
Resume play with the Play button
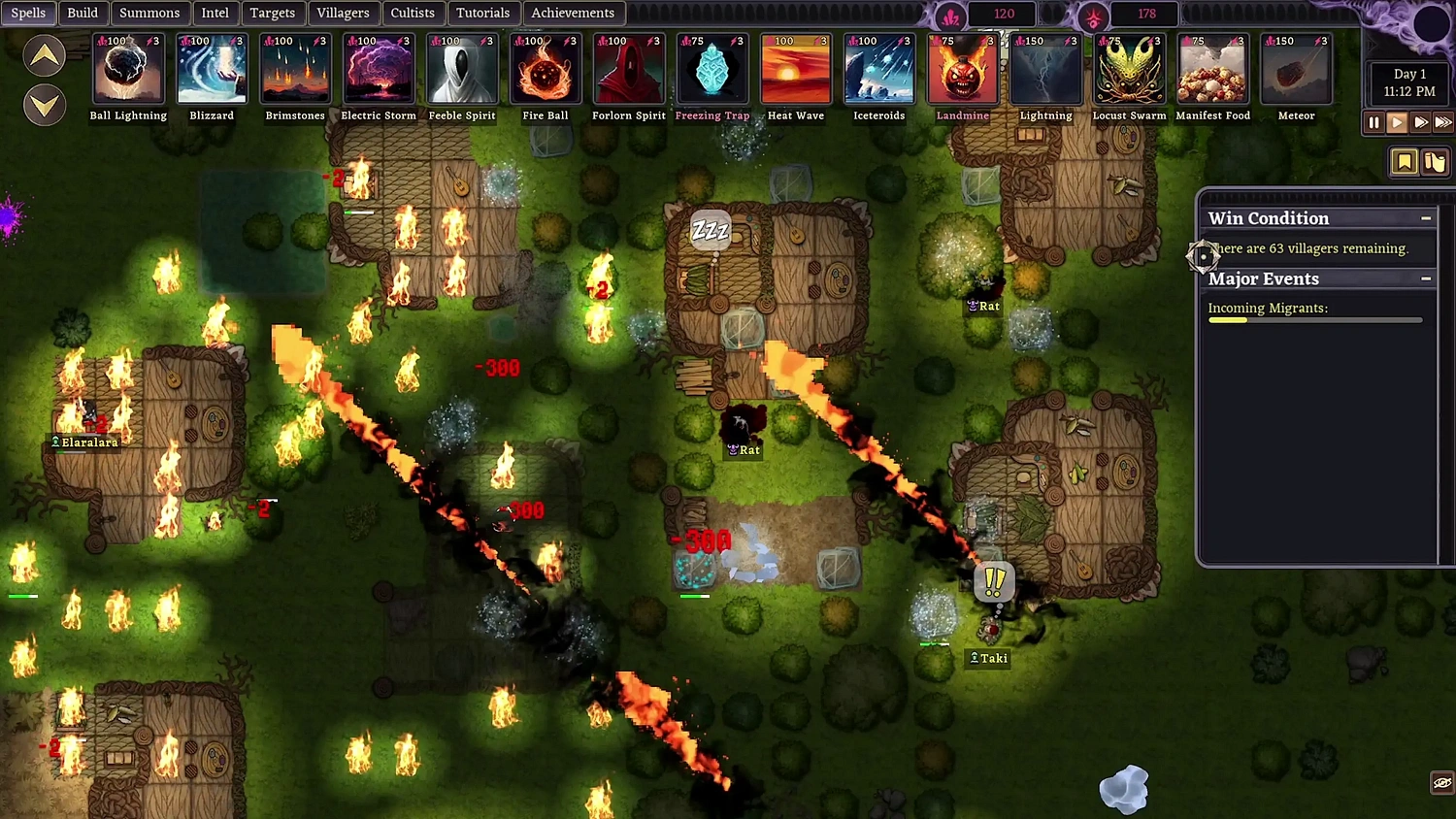click(1397, 122)
